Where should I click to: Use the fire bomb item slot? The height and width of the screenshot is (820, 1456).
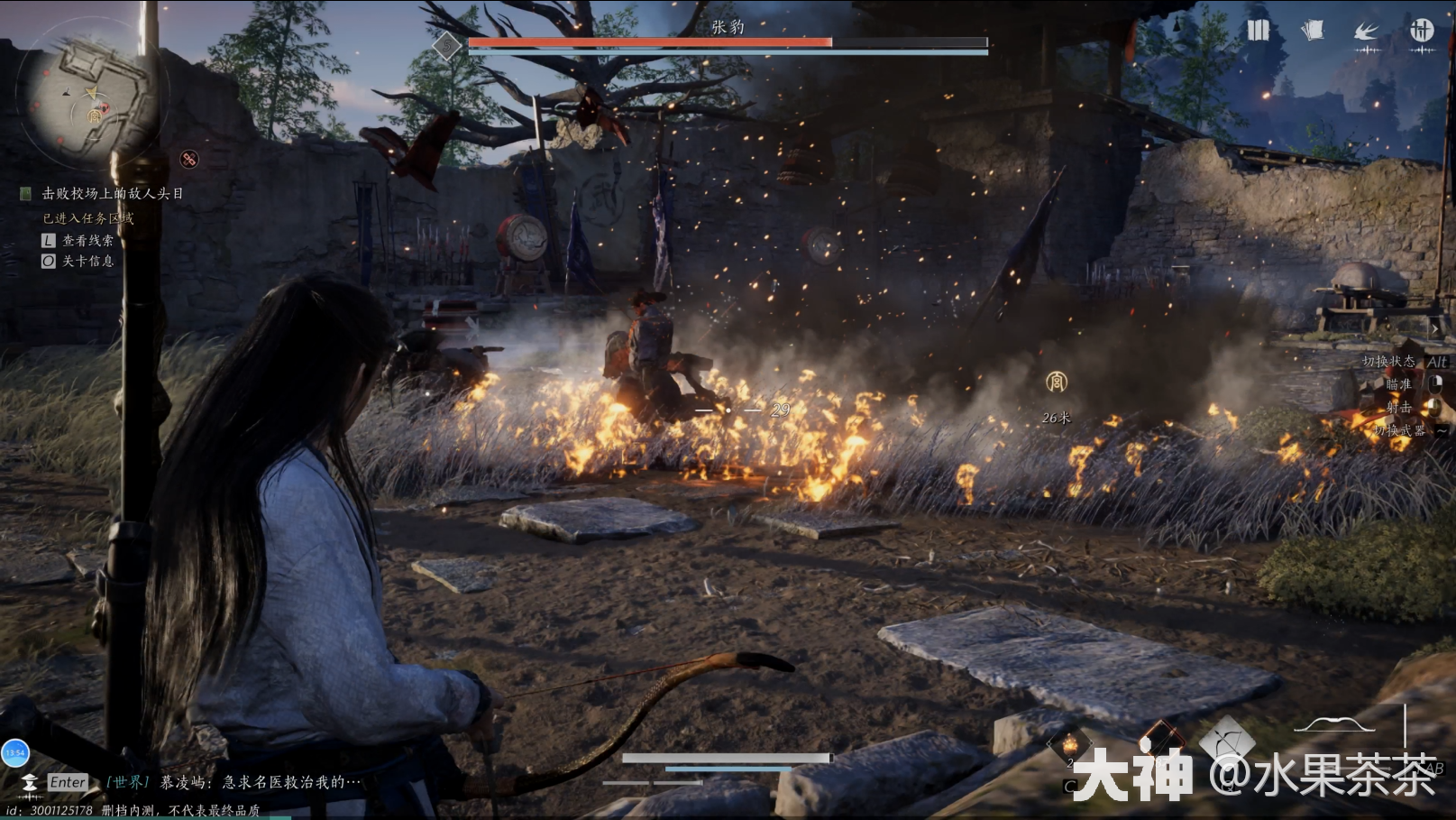click(x=1070, y=745)
